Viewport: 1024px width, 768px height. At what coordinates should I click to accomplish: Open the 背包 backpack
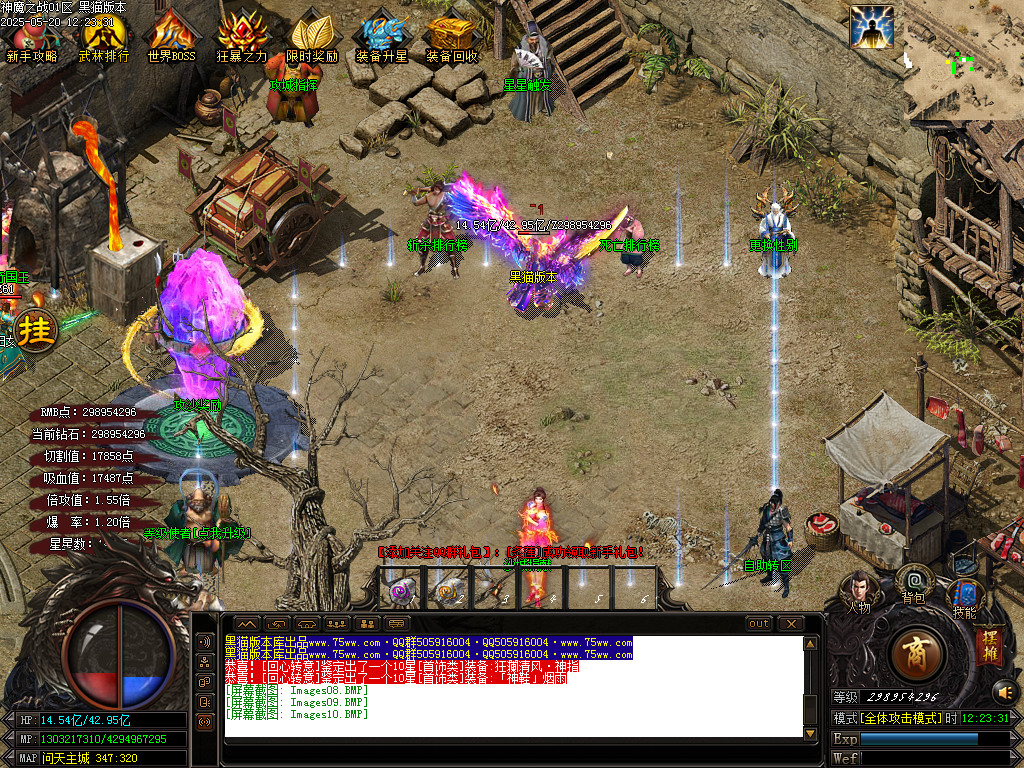click(x=913, y=583)
